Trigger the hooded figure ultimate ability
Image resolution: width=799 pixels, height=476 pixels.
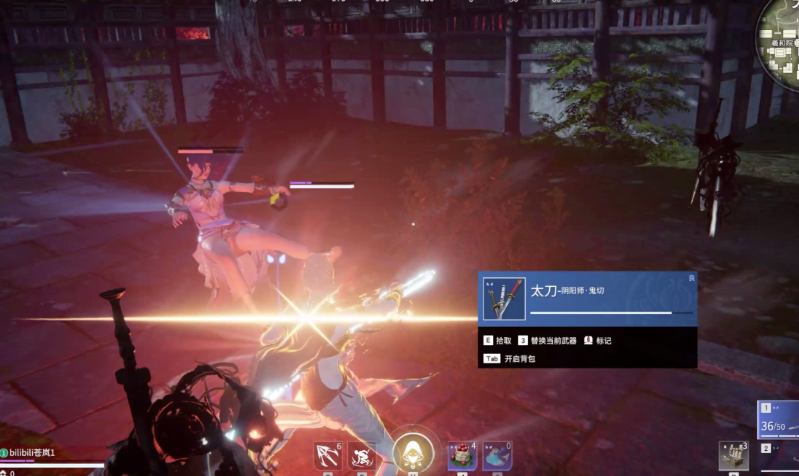411,454
